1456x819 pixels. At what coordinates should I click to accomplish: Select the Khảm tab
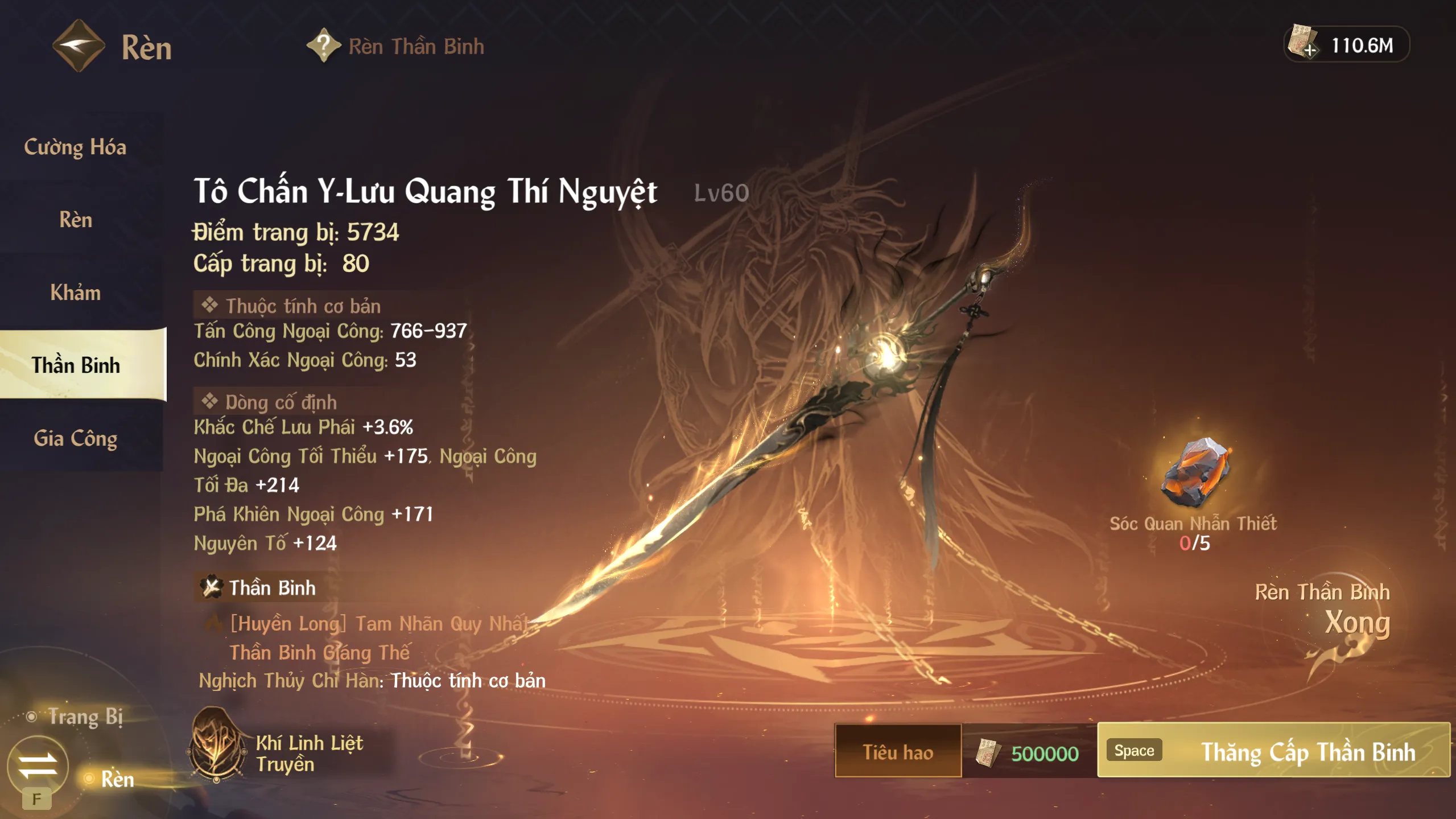(x=76, y=293)
